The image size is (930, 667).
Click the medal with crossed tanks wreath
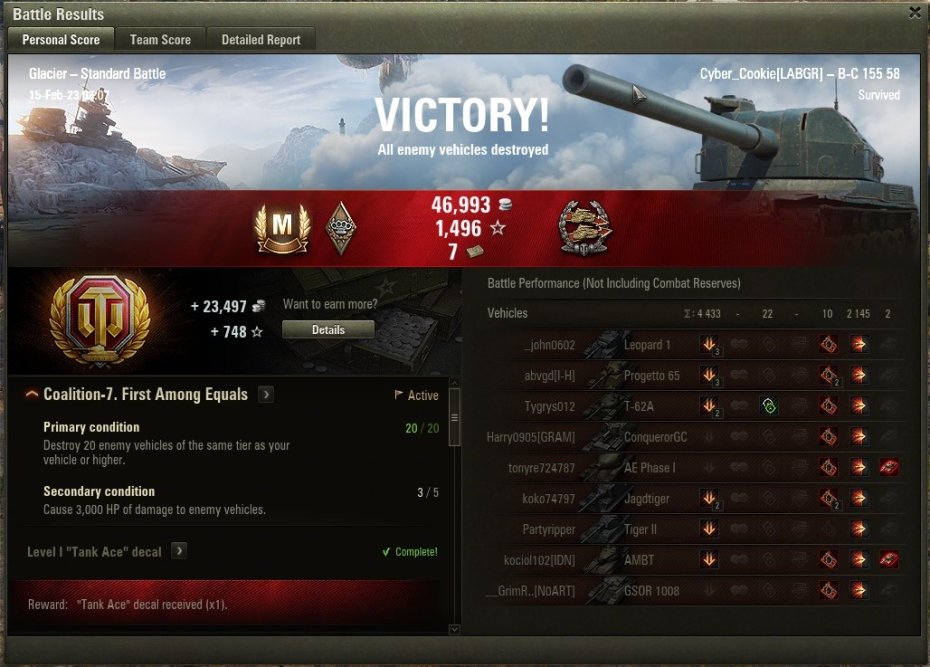(x=586, y=229)
